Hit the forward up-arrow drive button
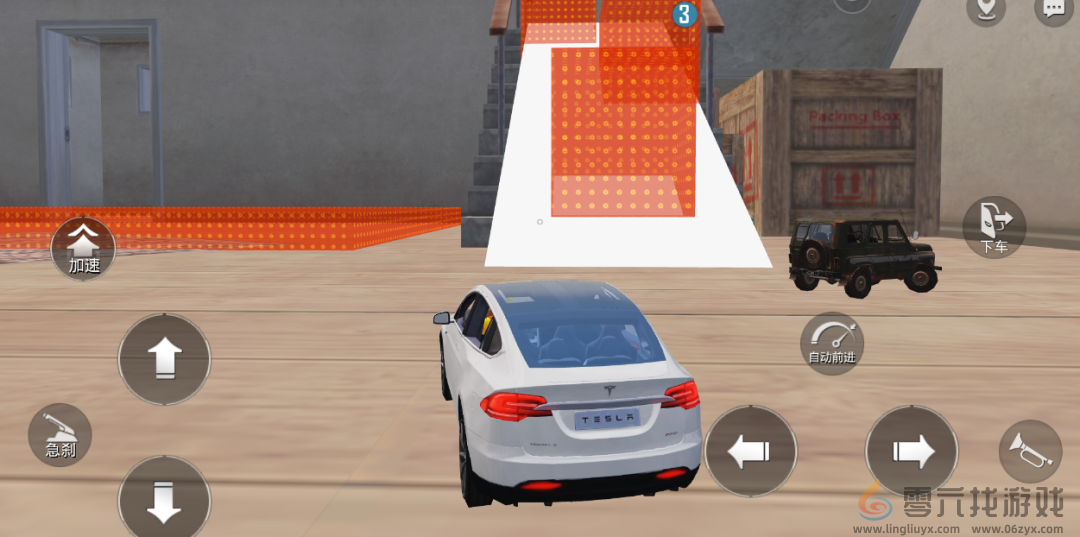This screenshot has width=1080, height=537. pos(164,359)
